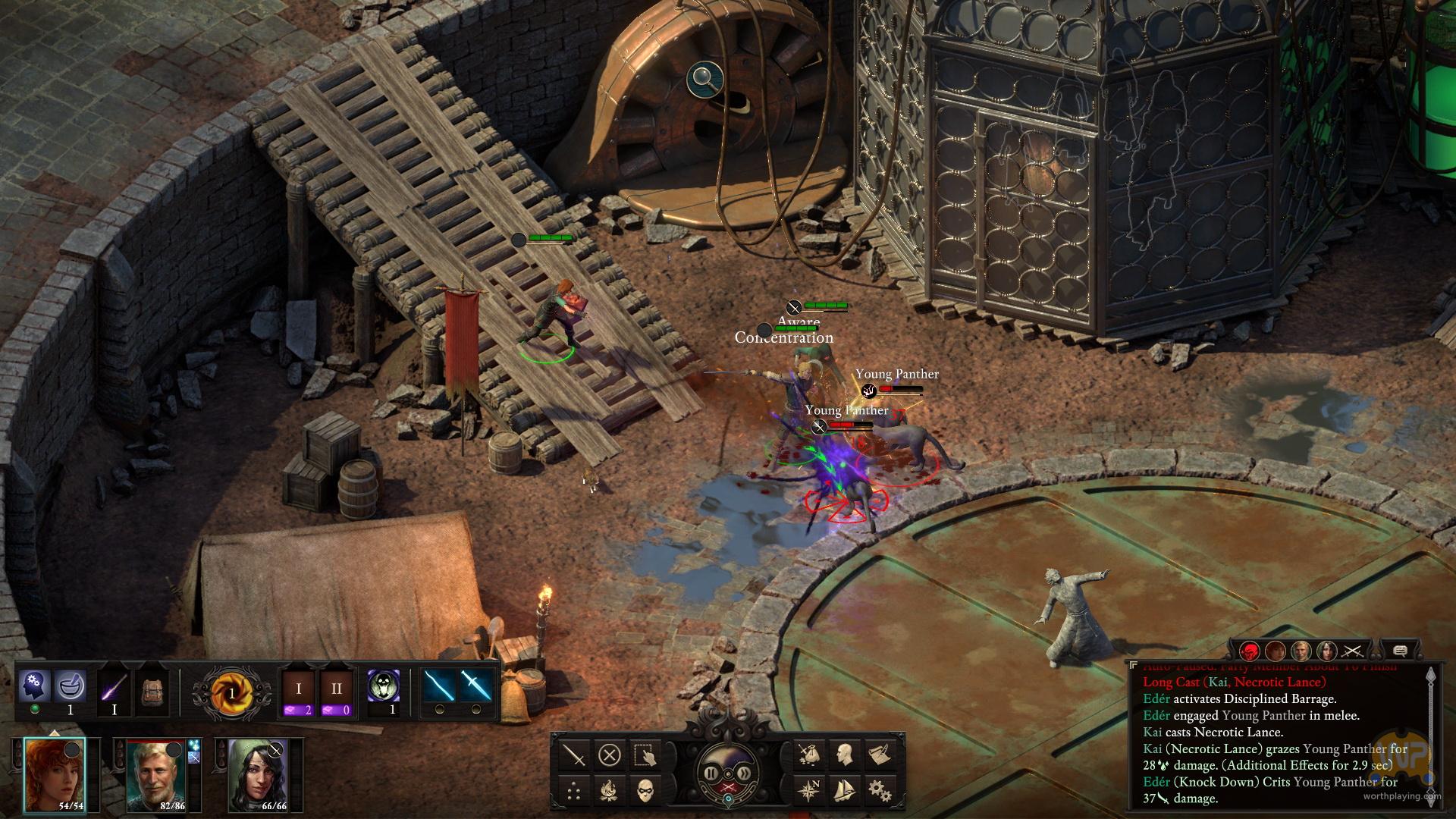This screenshot has height=819, width=1456.
Task: Click the sword attack command button
Action: (575, 755)
